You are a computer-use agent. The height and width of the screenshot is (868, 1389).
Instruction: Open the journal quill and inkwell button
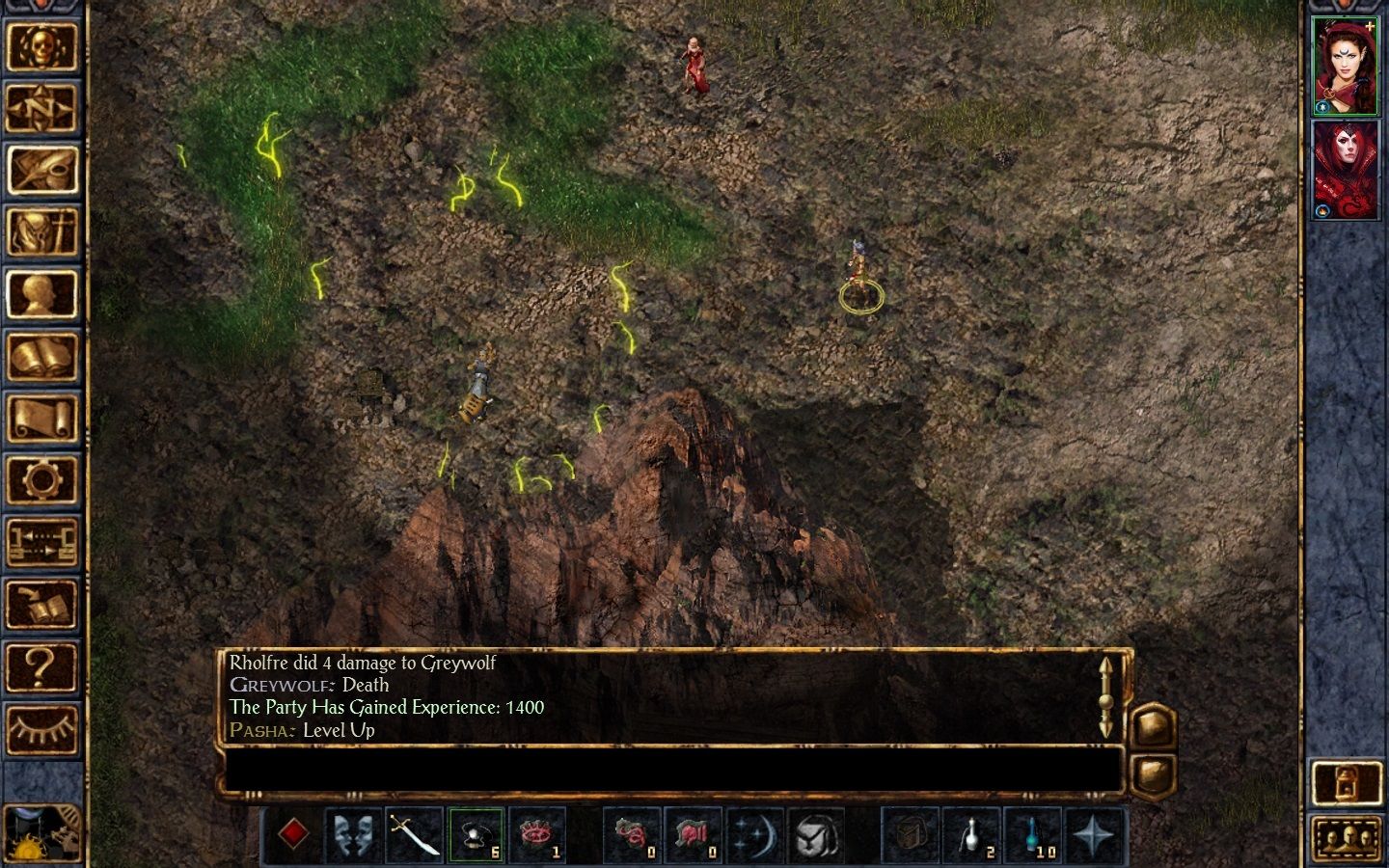pyautogui.click(x=41, y=170)
